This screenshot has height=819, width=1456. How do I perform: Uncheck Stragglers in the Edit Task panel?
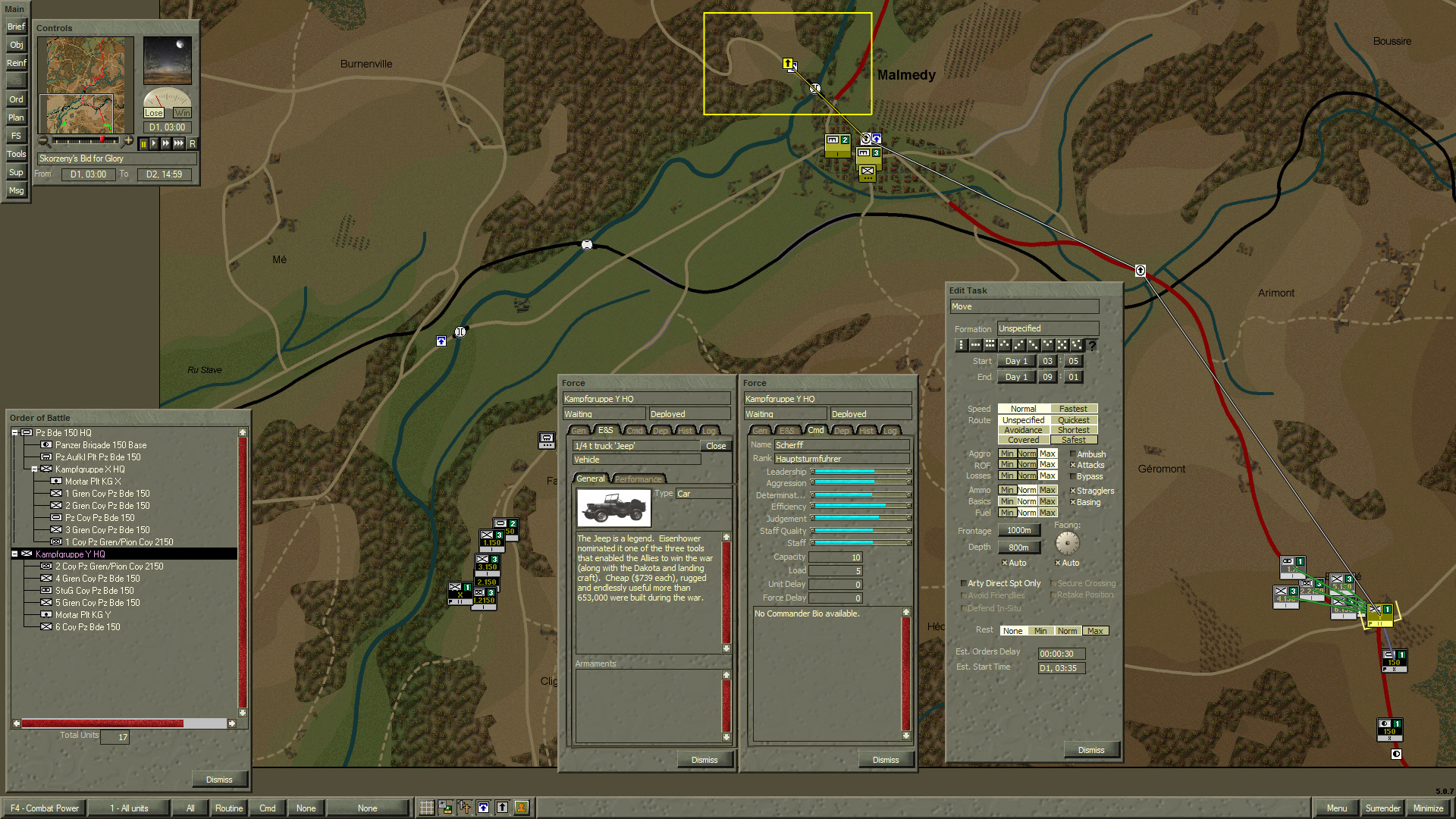point(1072,491)
